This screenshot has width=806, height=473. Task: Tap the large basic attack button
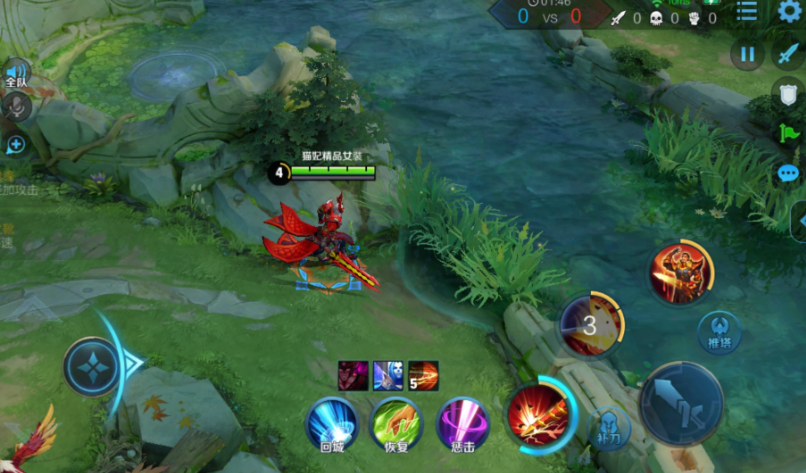tap(681, 403)
